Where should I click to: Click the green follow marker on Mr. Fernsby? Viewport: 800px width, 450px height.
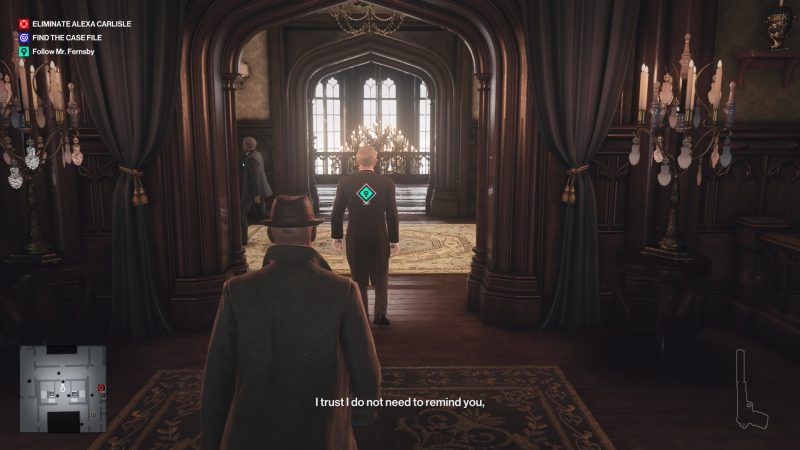(x=366, y=193)
